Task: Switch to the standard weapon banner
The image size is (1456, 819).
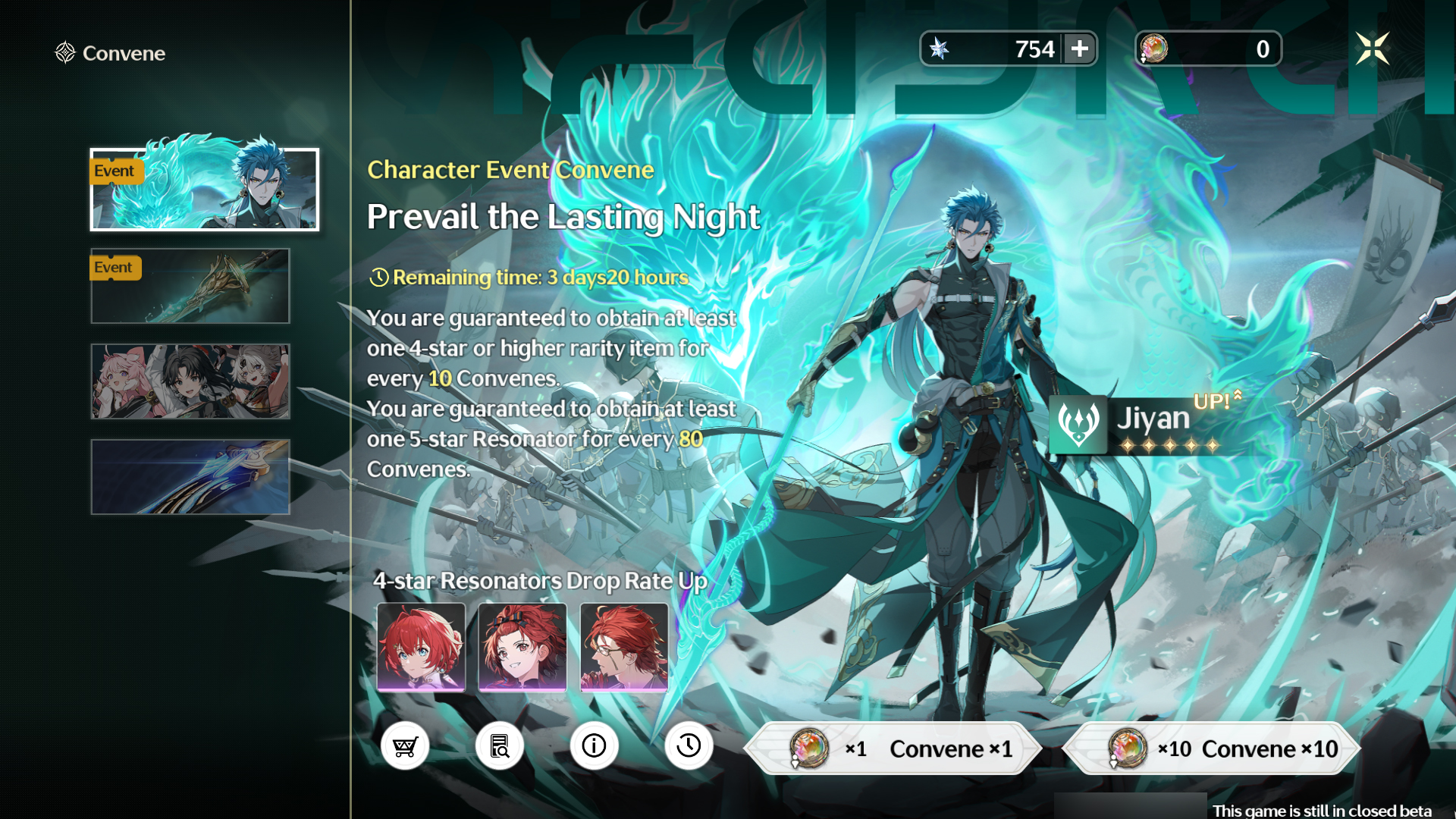Action: [190, 477]
